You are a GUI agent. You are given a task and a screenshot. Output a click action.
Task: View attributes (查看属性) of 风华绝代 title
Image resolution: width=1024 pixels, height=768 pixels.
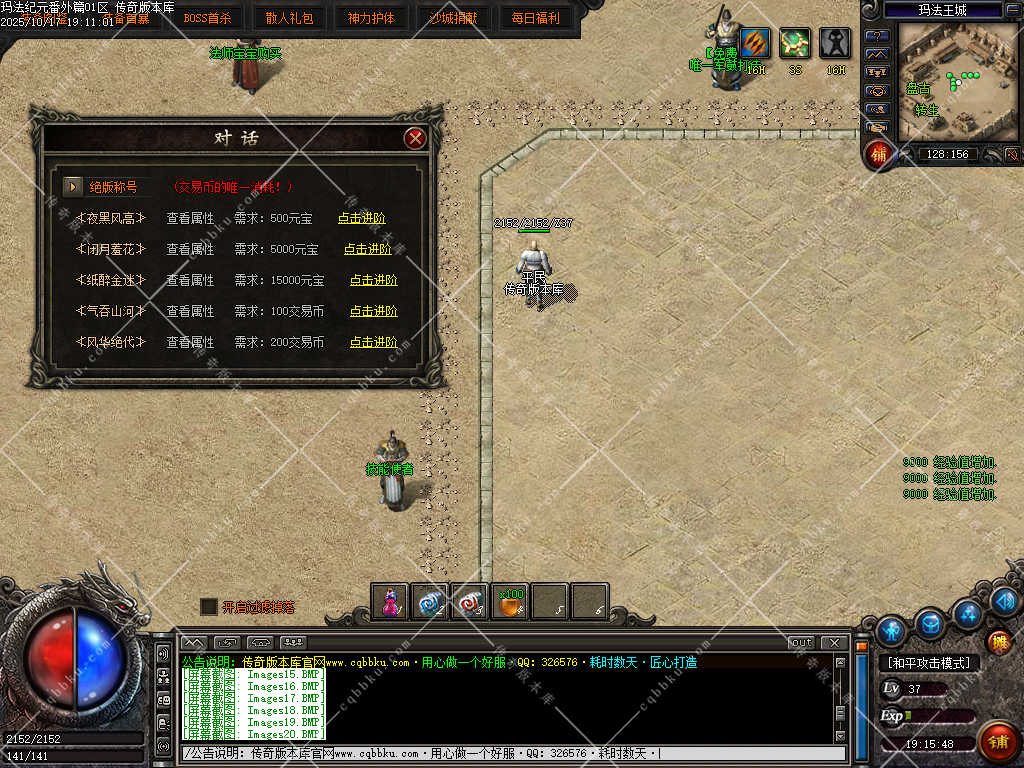point(190,342)
